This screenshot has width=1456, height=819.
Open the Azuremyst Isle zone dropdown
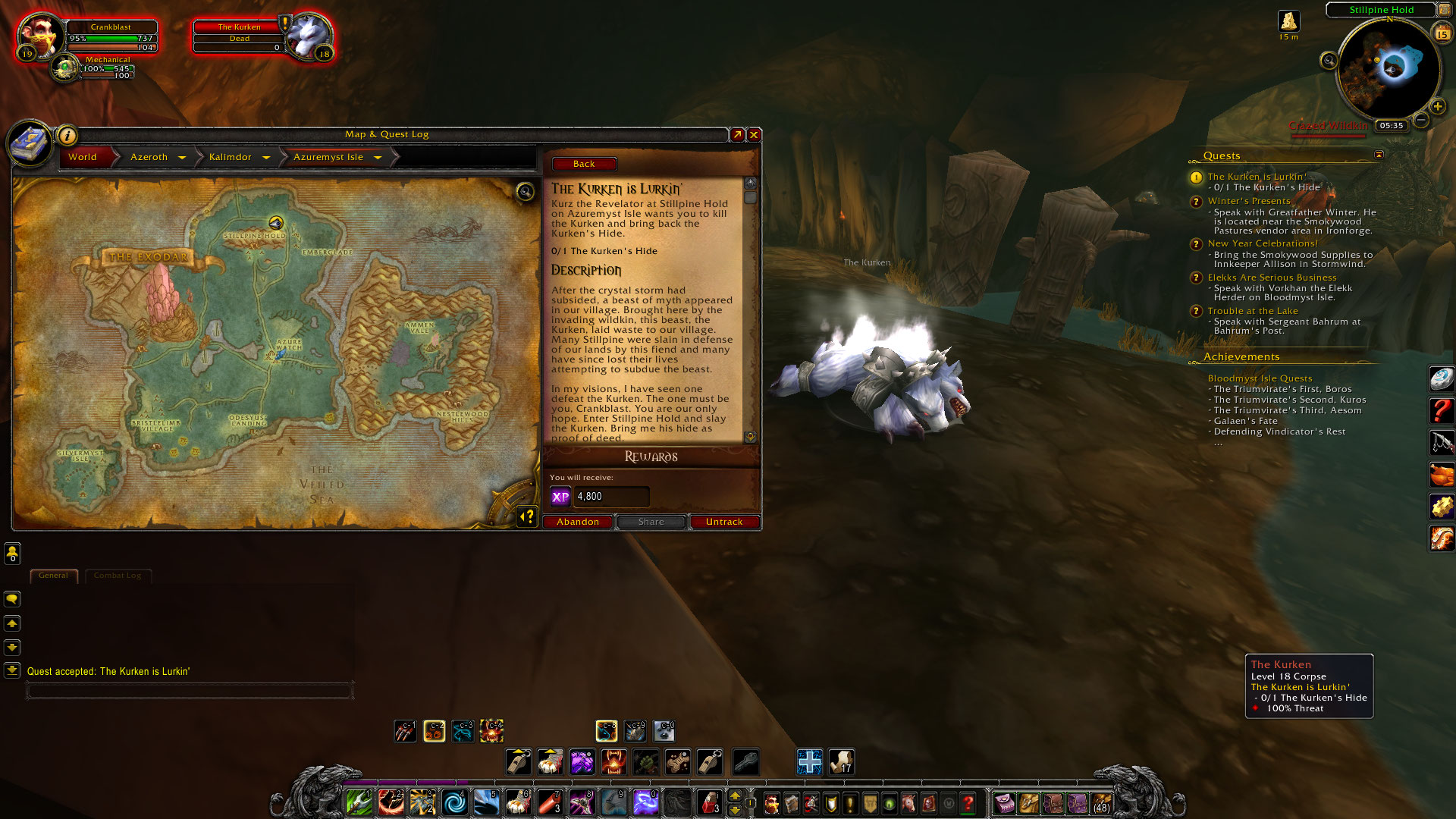(378, 158)
